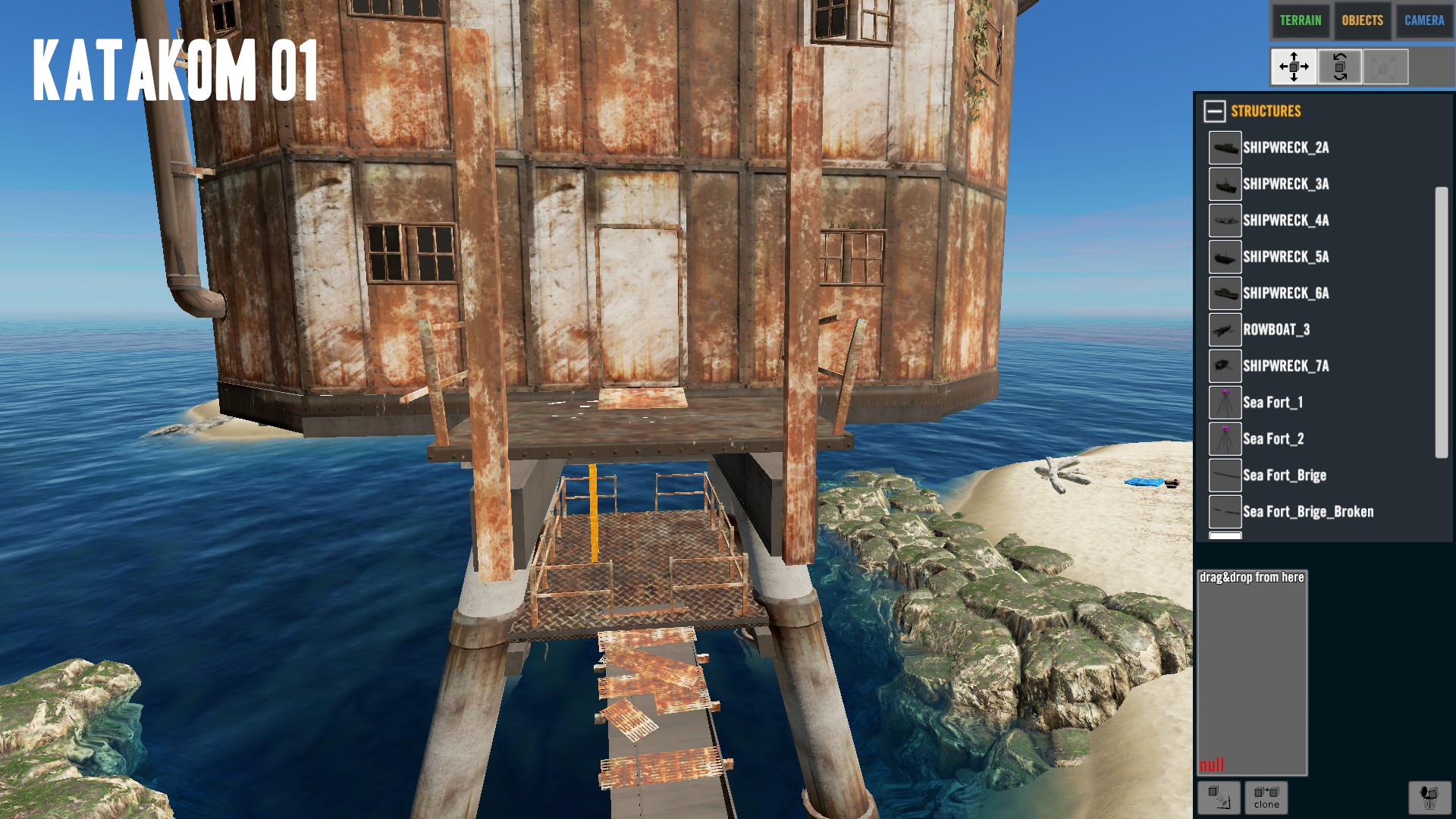The image size is (1456, 819).
Task: Collapse the Structures category
Action: pos(1214,111)
